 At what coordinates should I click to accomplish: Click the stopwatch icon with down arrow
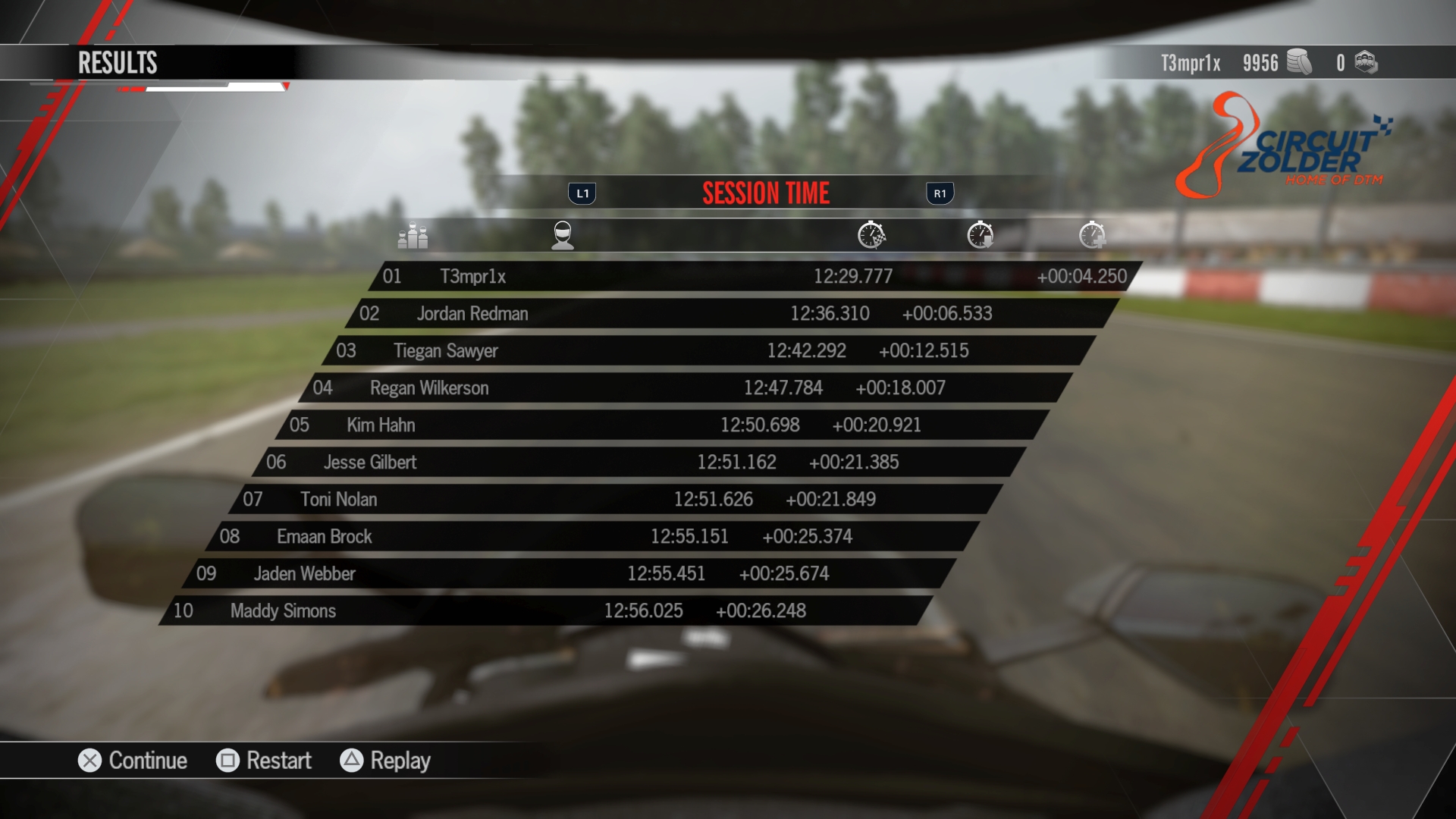(981, 235)
